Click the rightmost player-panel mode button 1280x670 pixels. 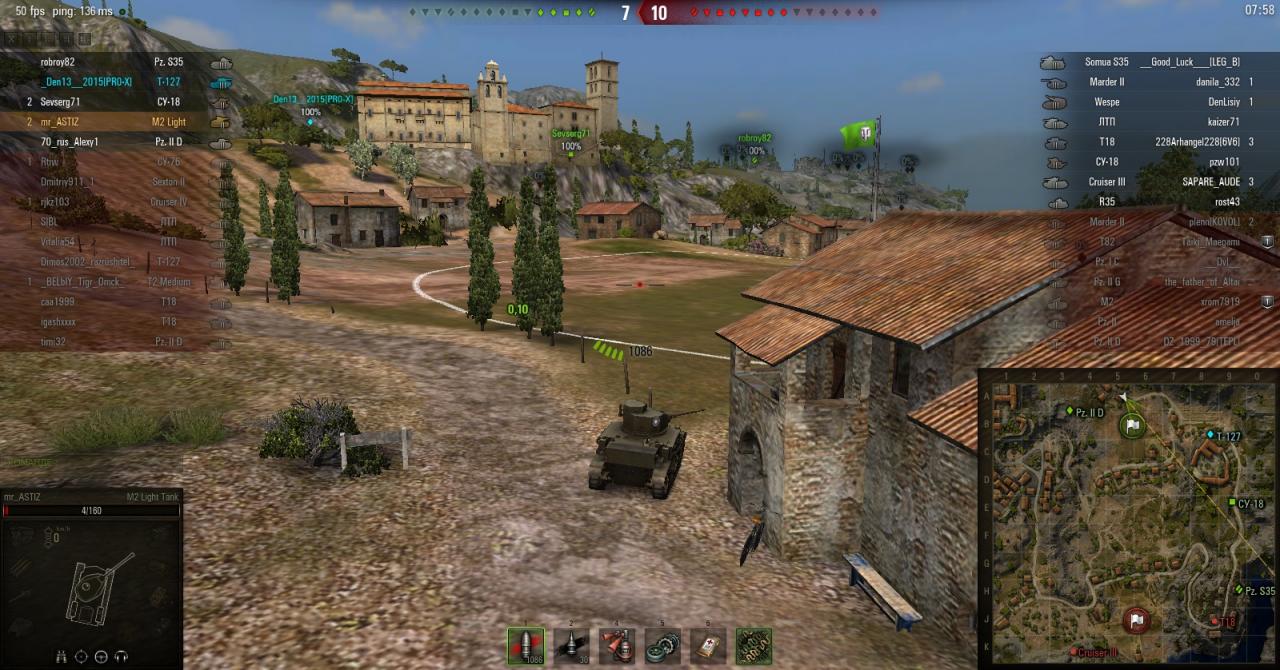pos(85,39)
